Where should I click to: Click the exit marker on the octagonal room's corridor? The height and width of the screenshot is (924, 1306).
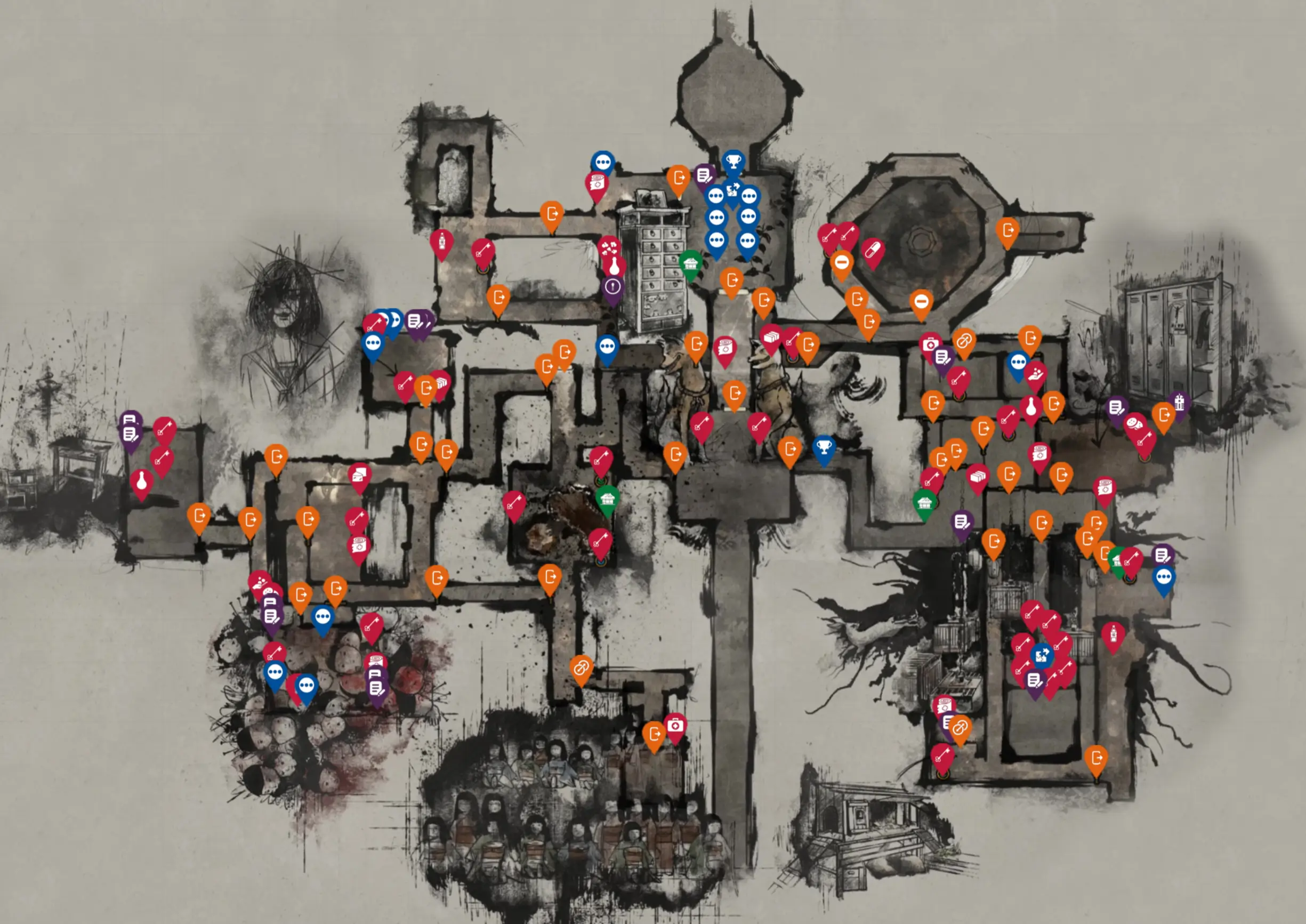[x=1007, y=230]
